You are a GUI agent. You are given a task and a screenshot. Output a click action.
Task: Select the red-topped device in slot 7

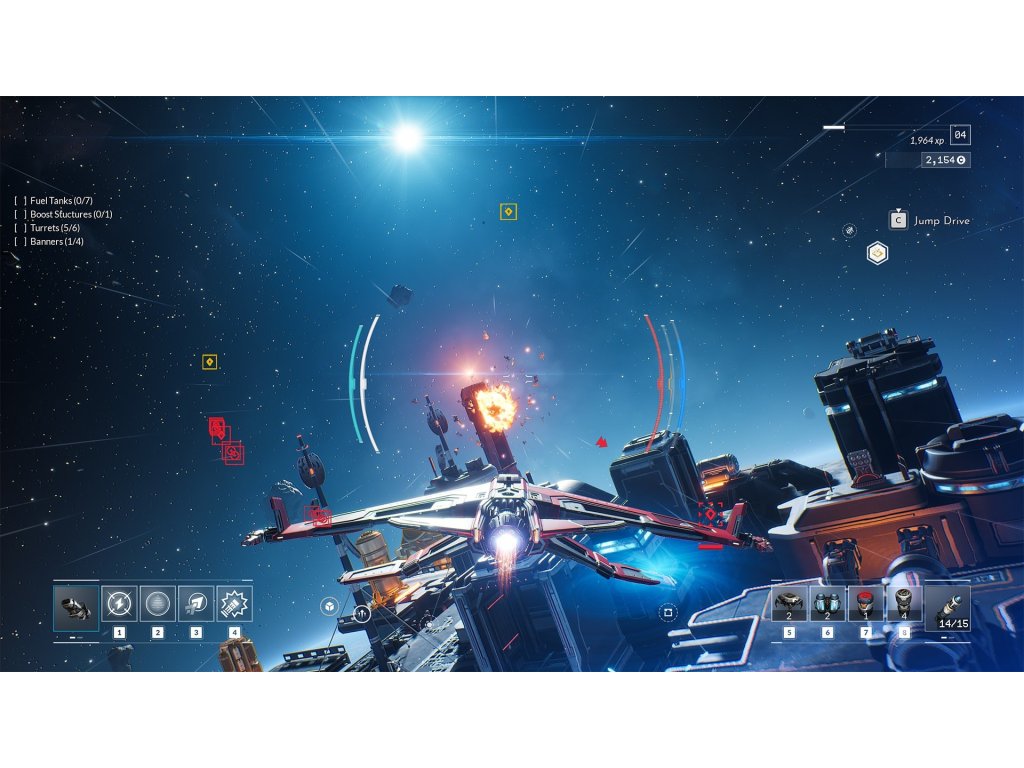866,604
